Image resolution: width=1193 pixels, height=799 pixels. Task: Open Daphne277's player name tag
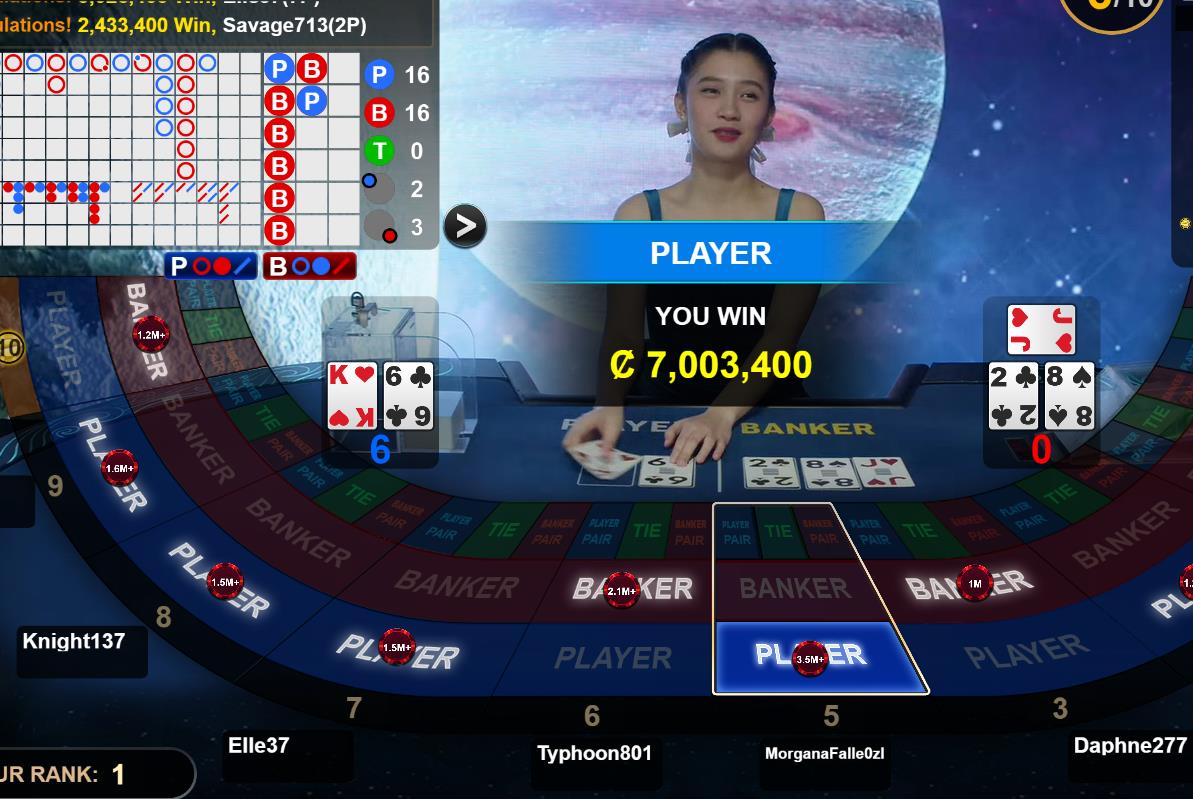(1130, 745)
